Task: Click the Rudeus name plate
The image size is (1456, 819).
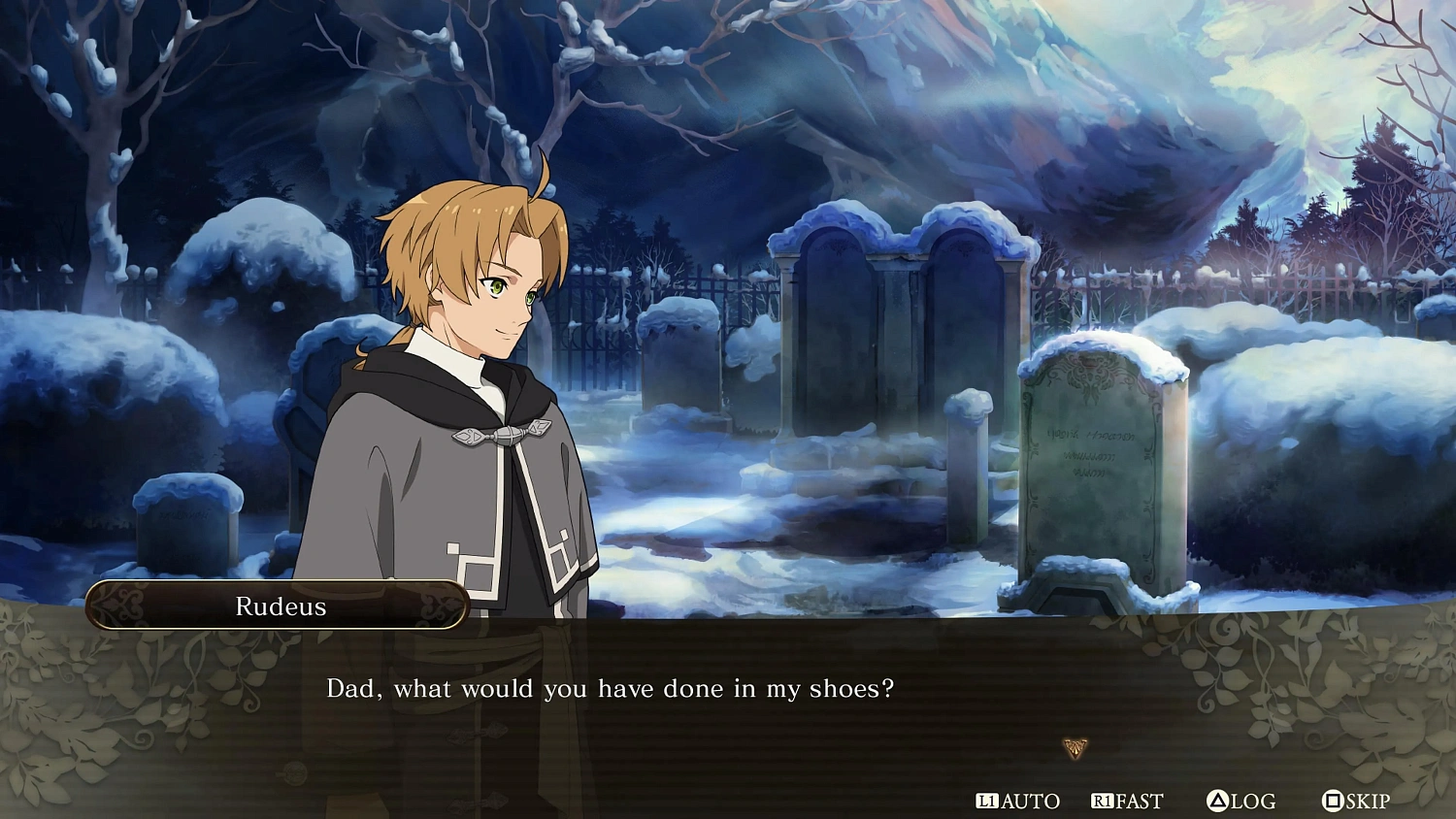Action: [x=281, y=606]
